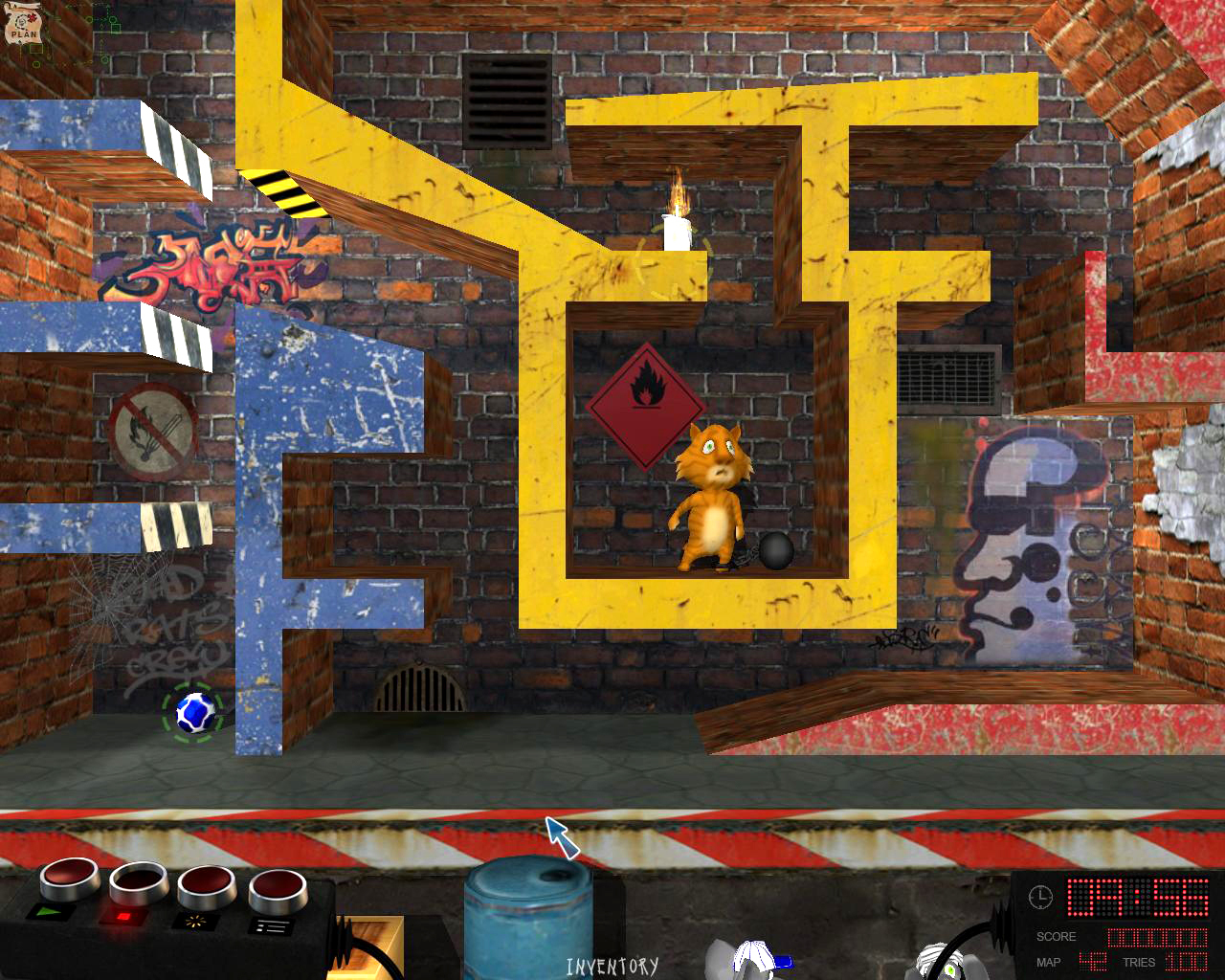Click the cannonball beside the cat
This screenshot has height=980, width=1225.
776,552
